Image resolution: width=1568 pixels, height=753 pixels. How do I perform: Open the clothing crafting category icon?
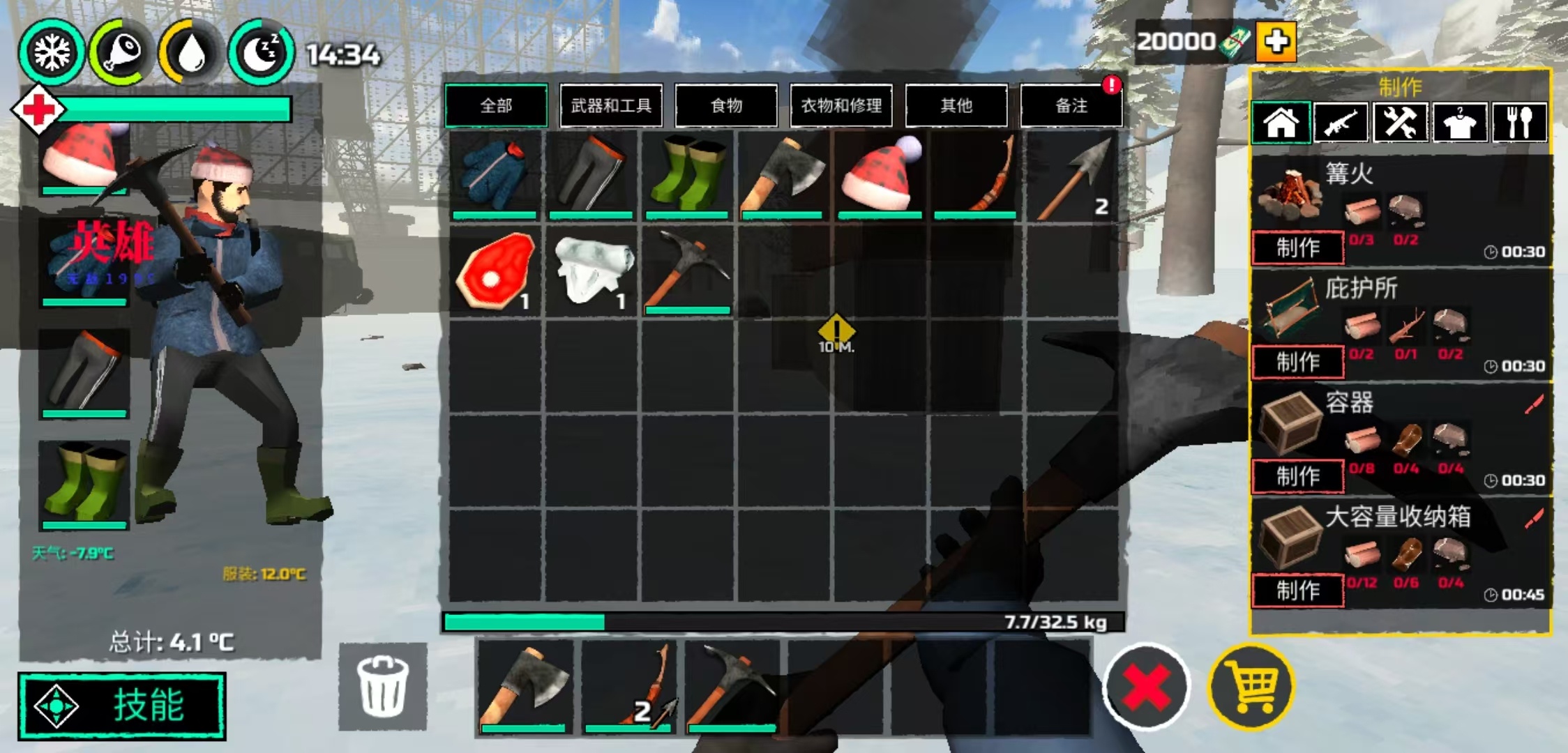[x=1461, y=121]
